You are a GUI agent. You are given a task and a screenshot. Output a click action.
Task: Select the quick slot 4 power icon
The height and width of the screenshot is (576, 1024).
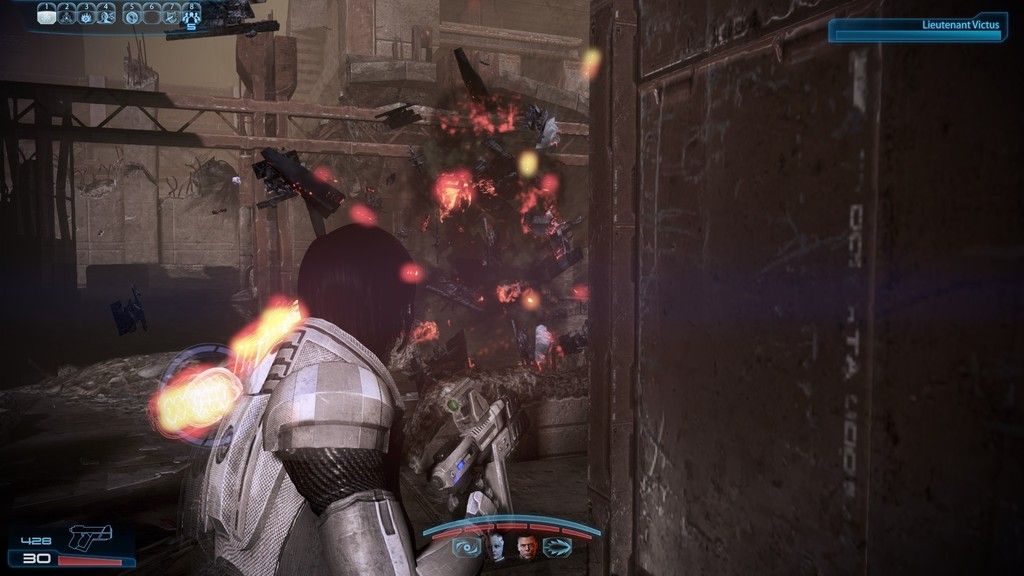pos(108,14)
